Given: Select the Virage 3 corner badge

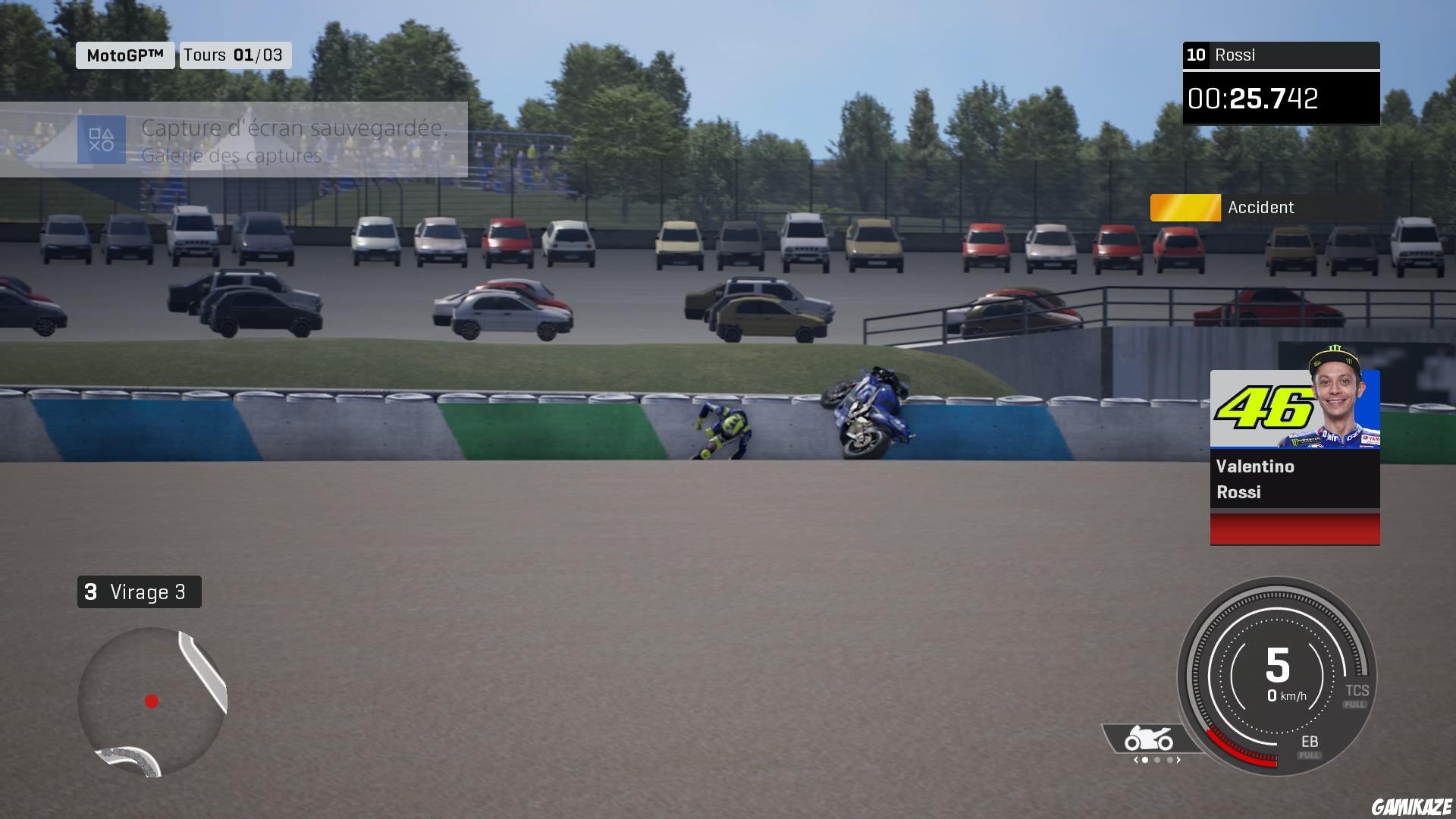Looking at the screenshot, I should coord(138,592).
